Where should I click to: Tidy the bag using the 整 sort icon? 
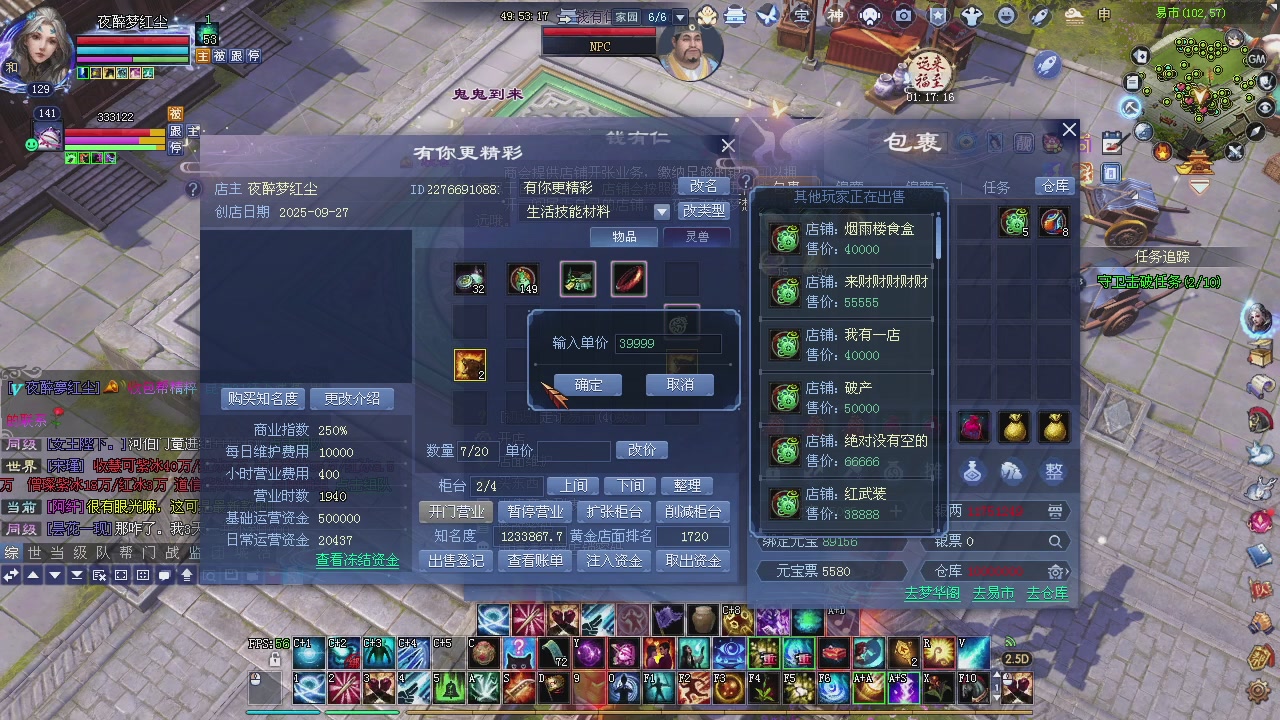point(1054,471)
